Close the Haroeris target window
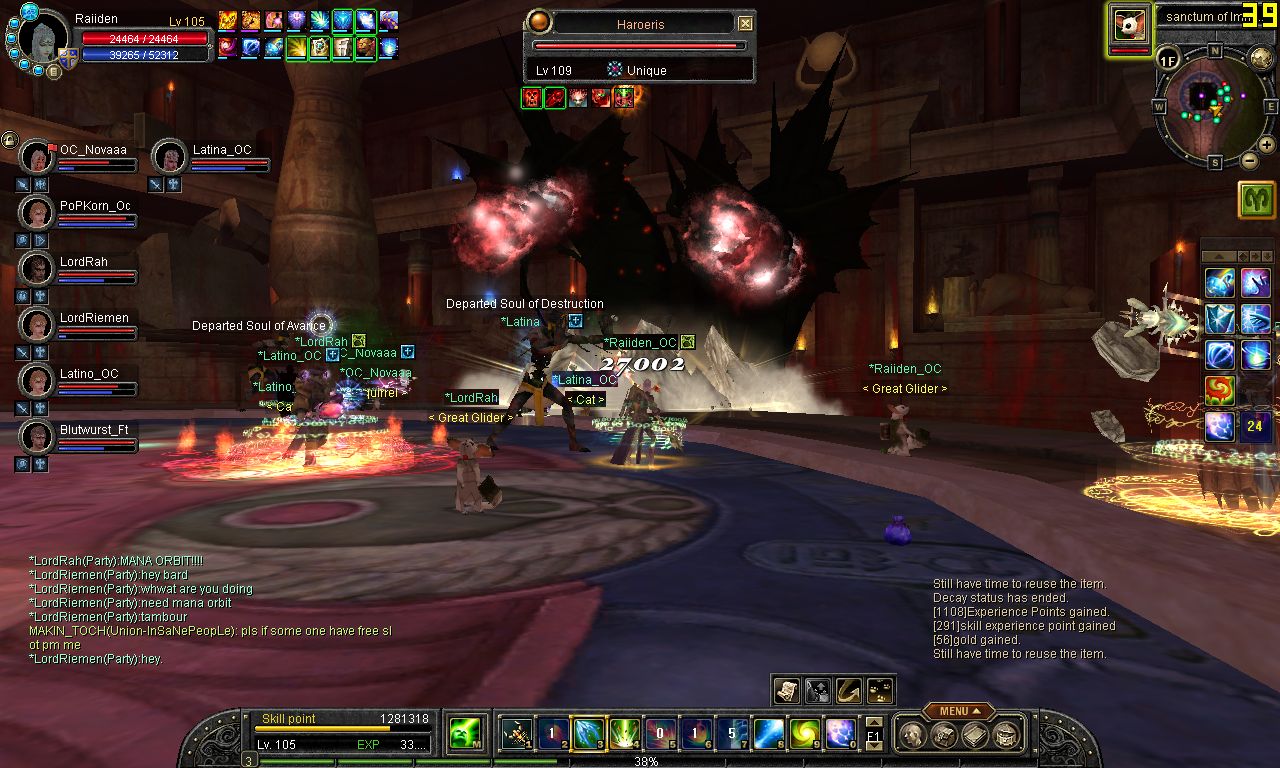Image resolution: width=1280 pixels, height=768 pixels. (x=745, y=23)
